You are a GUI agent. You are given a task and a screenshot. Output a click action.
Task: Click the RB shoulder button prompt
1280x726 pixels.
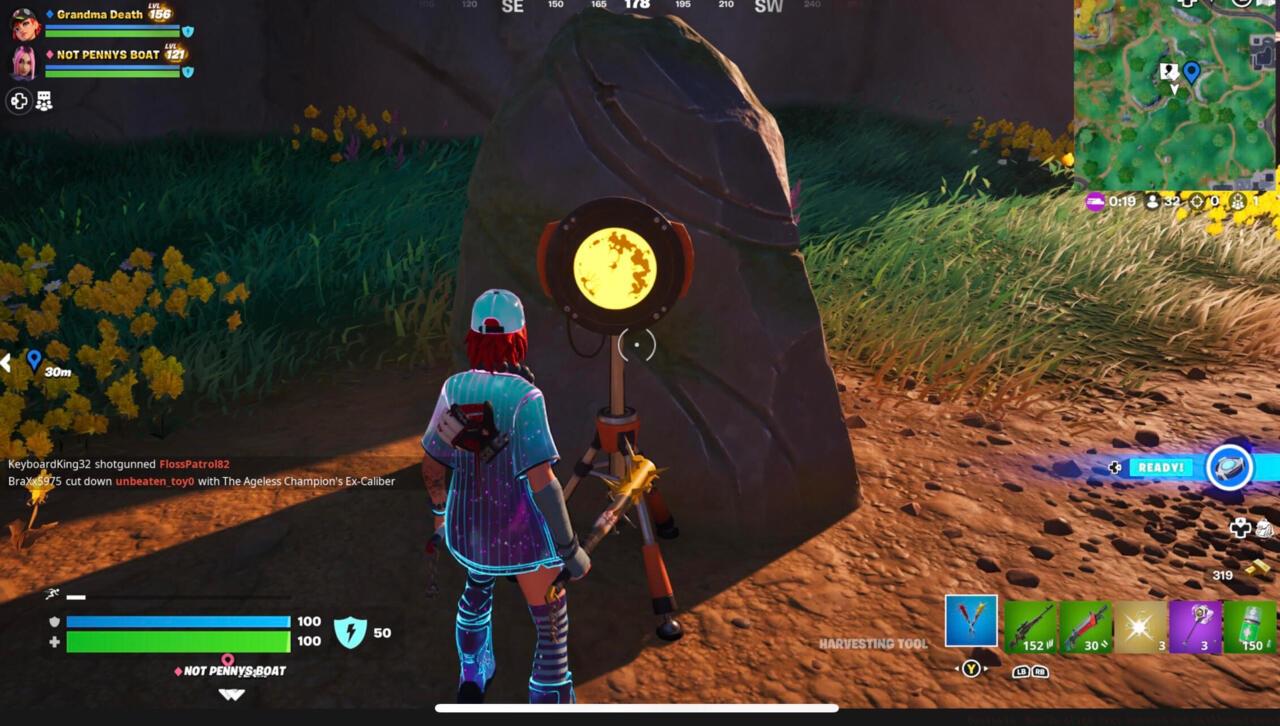(x=1040, y=671)
